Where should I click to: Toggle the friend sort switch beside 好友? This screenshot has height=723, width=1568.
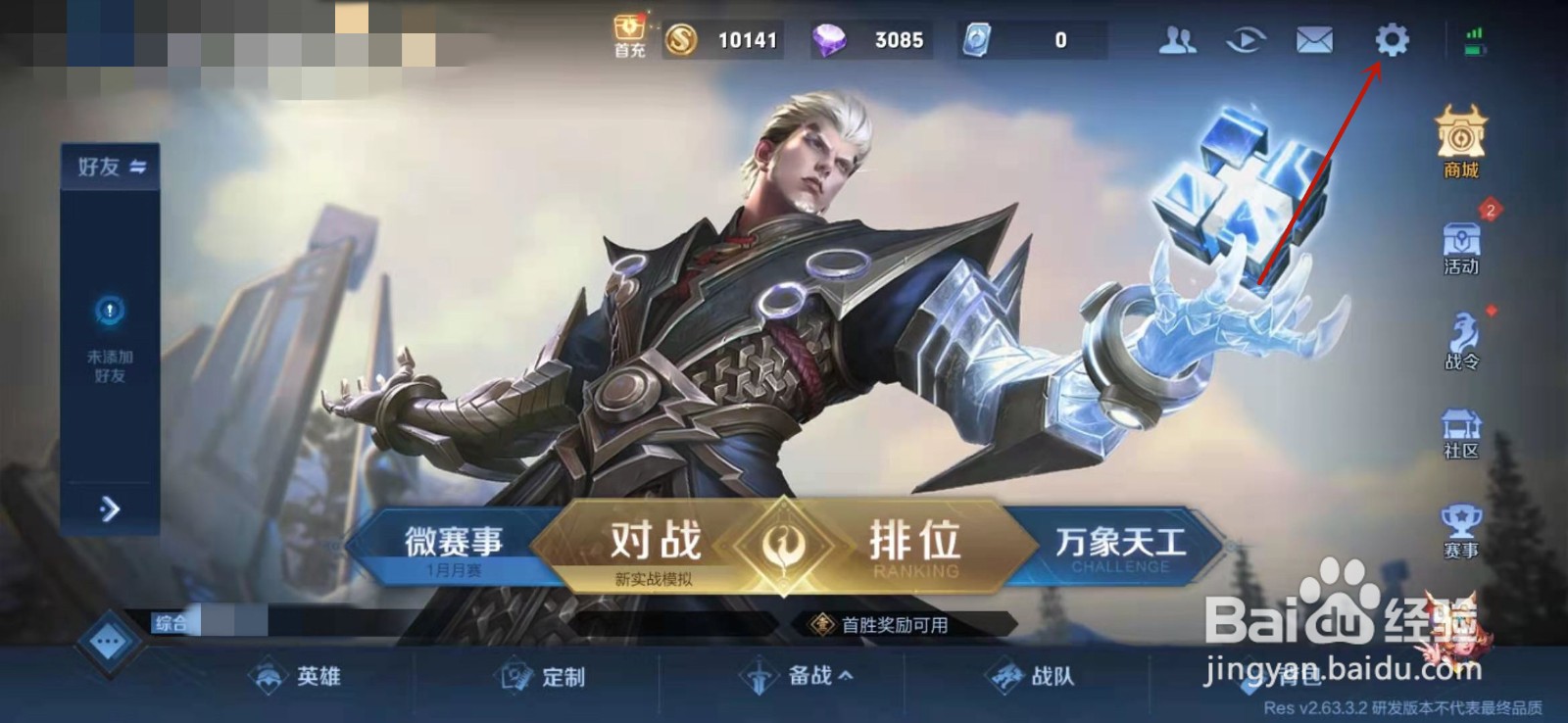click(x=137, y=167)
